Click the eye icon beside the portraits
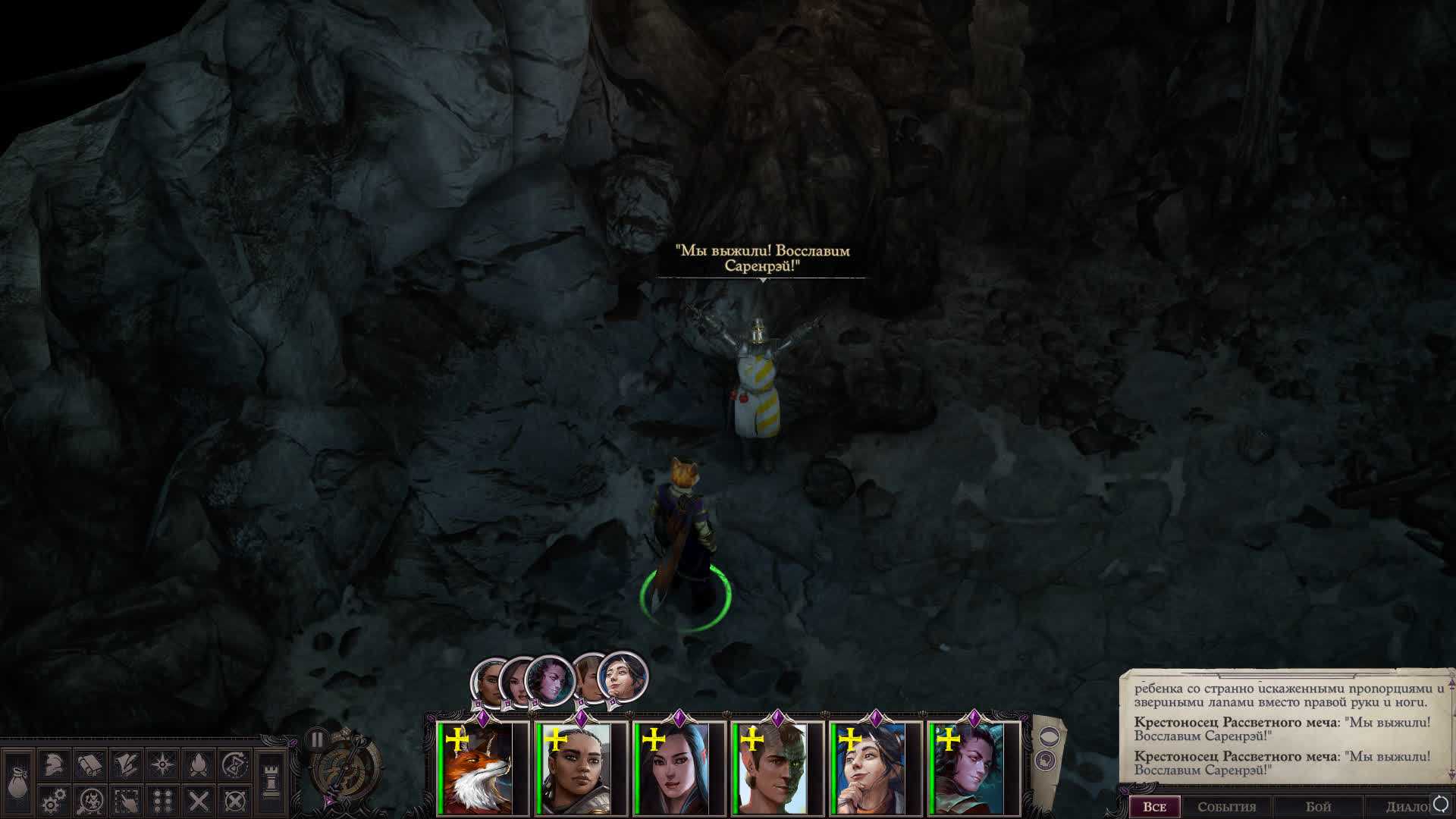Screen dimensions: 1456x819 point(1047,736)
